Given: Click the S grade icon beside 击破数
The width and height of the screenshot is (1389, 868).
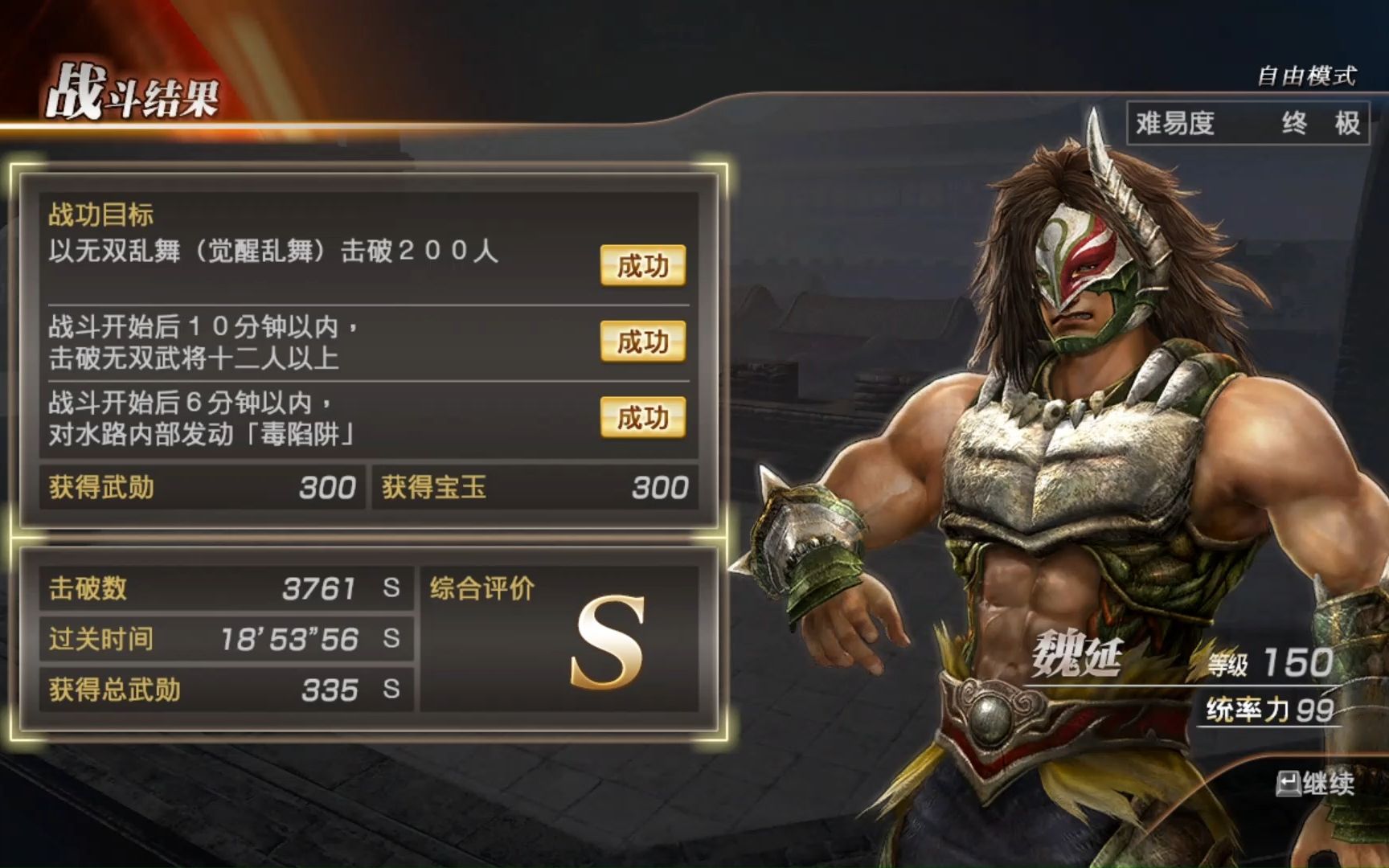Looking at the screenshot, I should click(x=391, y=588).
